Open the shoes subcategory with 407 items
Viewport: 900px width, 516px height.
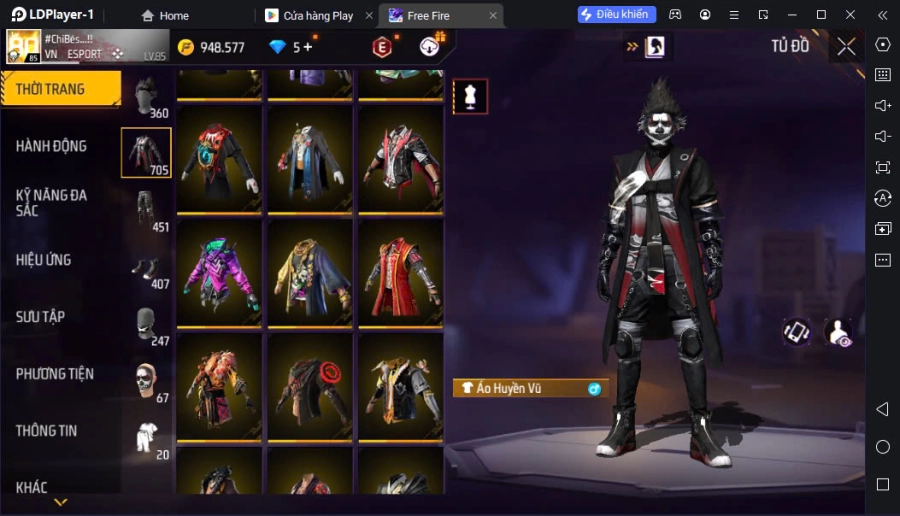click(x=147, y=268)
